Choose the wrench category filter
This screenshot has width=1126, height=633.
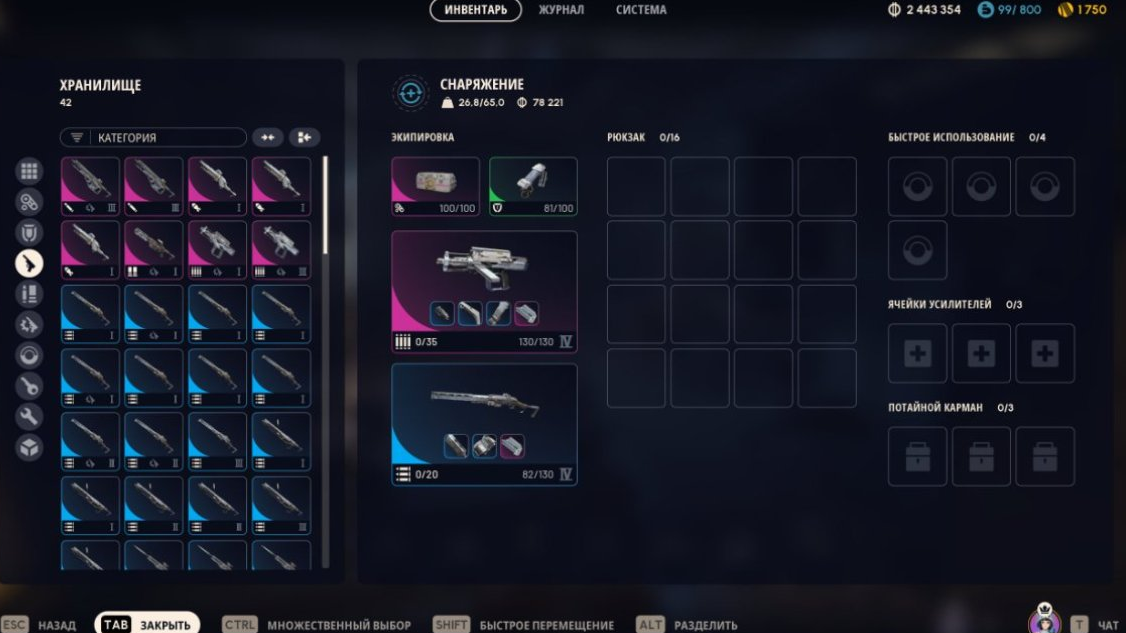point(29,417)
